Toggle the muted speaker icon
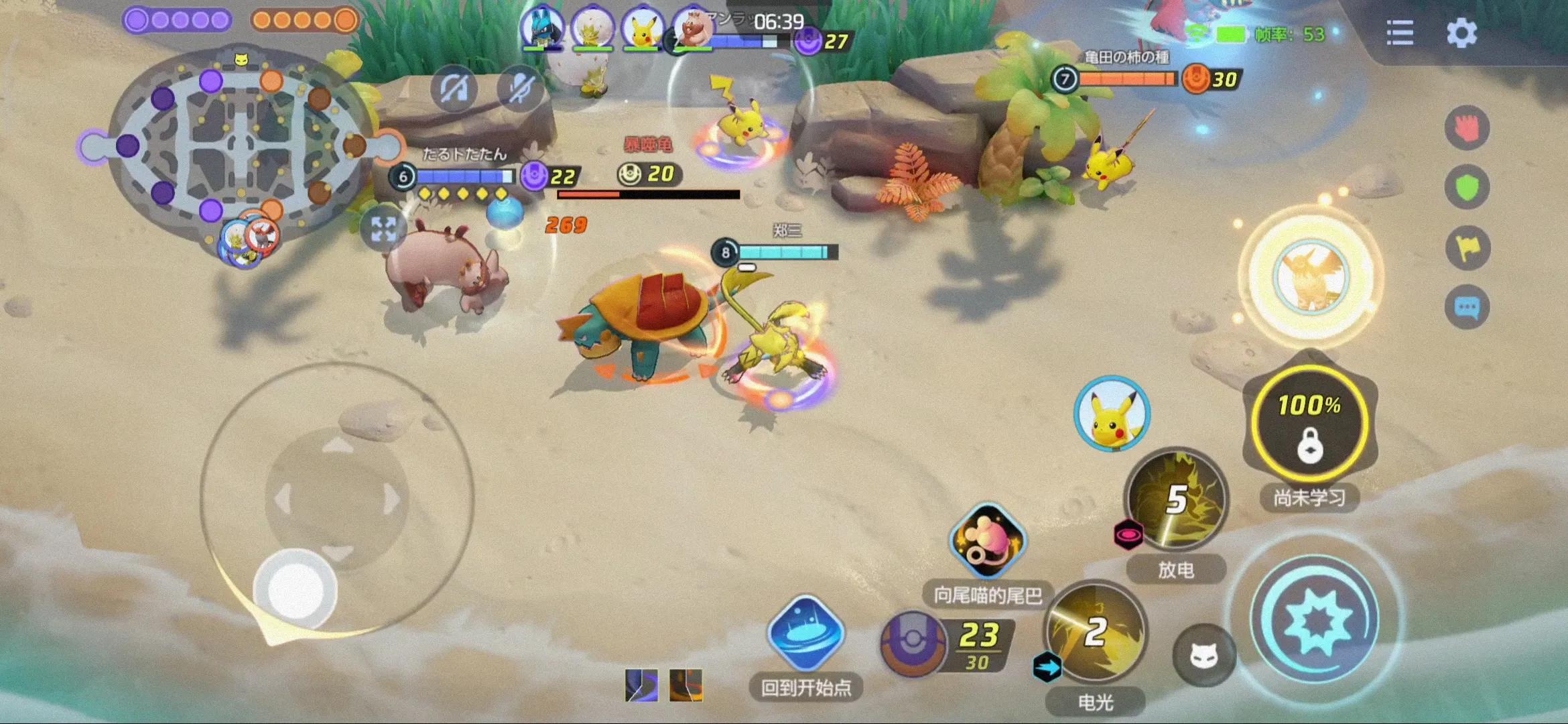The height and width of the screenshot is (724, 1568). click(x=454, y=89)
